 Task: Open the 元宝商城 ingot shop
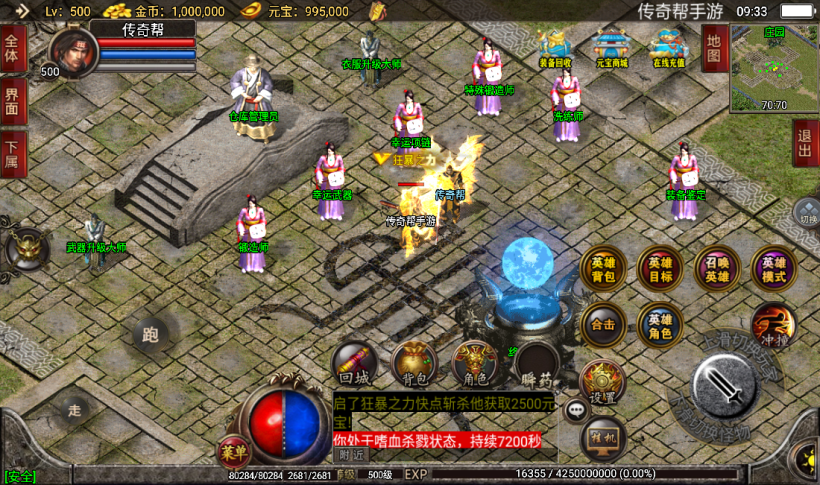pos(611,47)
